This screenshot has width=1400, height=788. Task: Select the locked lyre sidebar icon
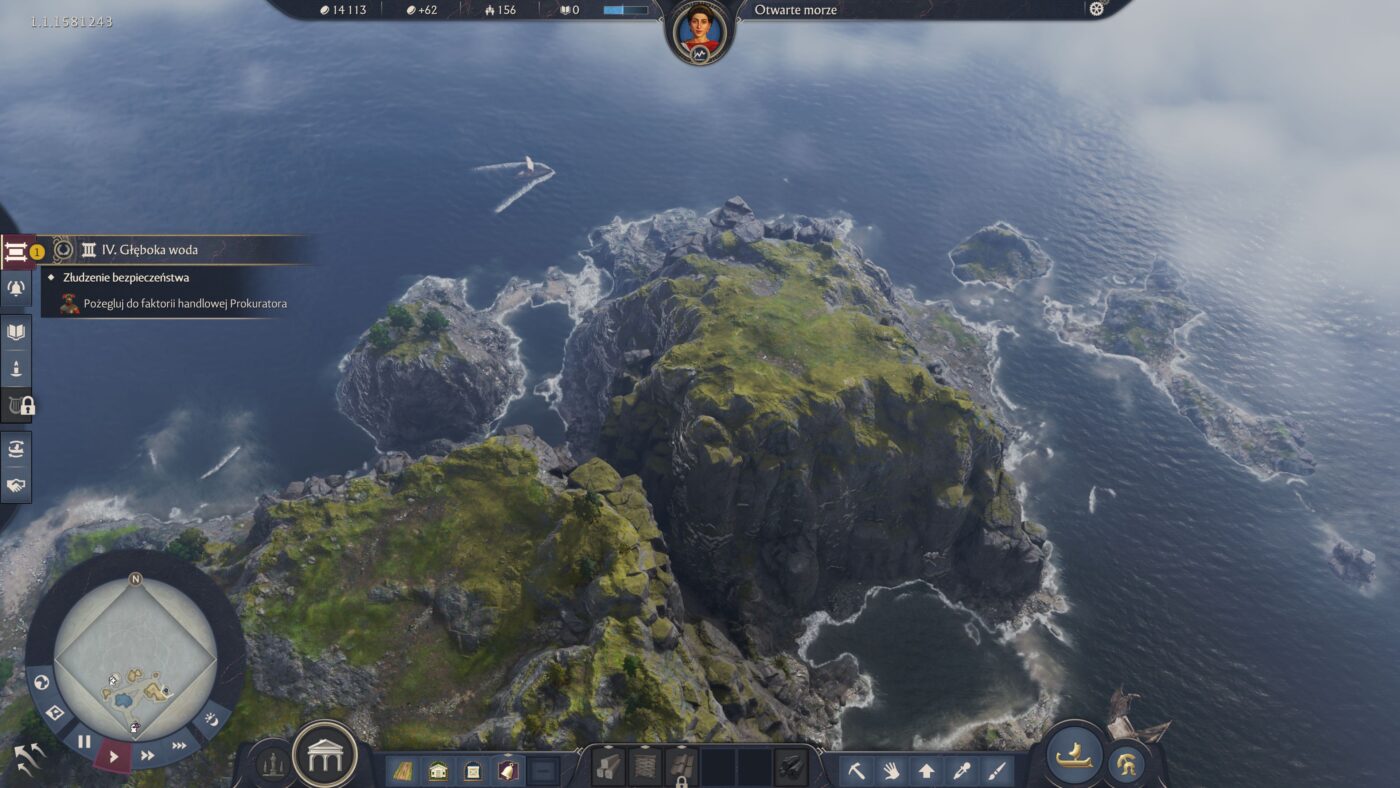pyautogui.click(x=14, y=403)
